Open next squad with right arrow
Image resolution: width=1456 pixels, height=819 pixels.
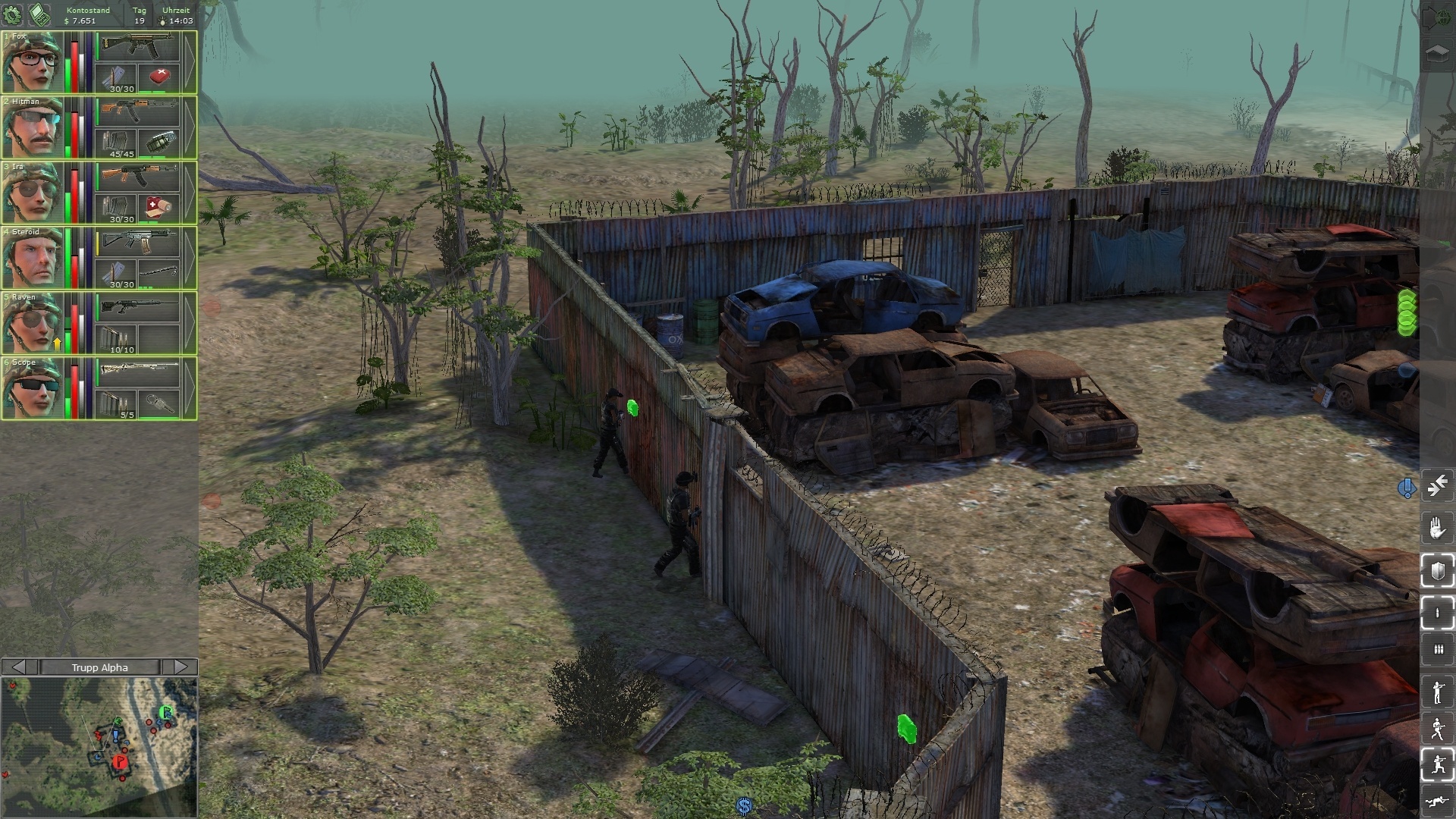tap(180, 667)
